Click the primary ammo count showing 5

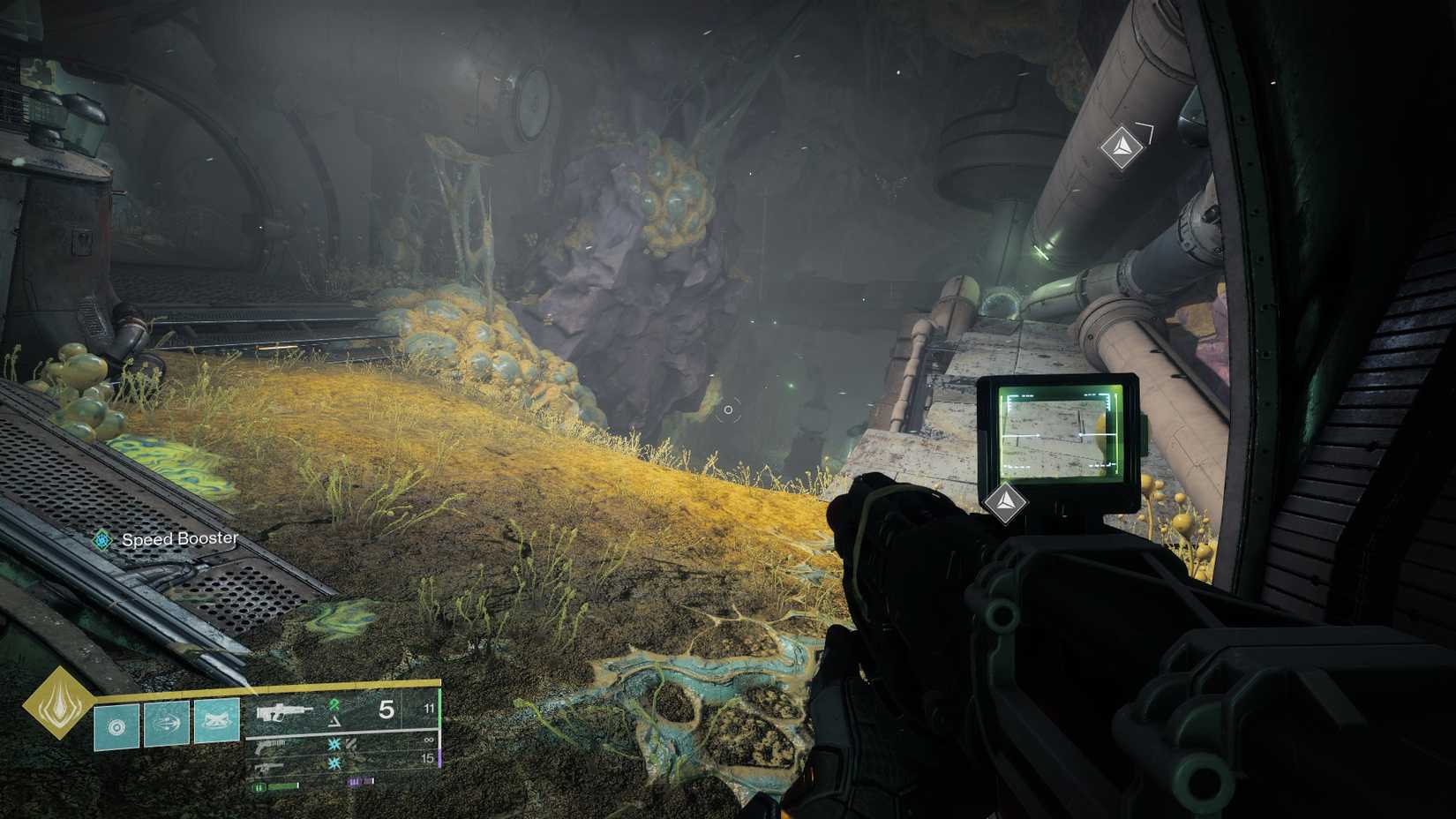387,709
